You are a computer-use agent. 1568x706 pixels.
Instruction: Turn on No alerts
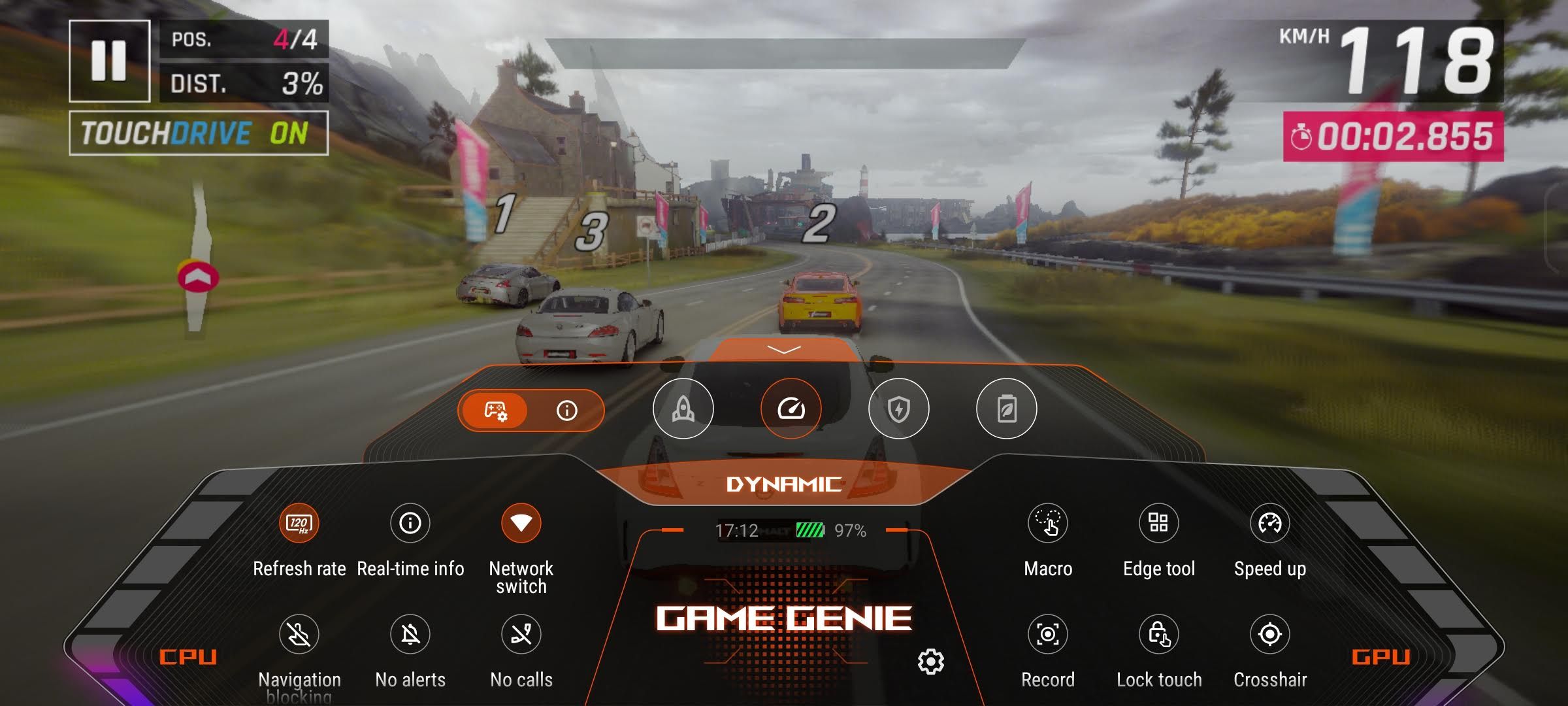tap(410, 634)
